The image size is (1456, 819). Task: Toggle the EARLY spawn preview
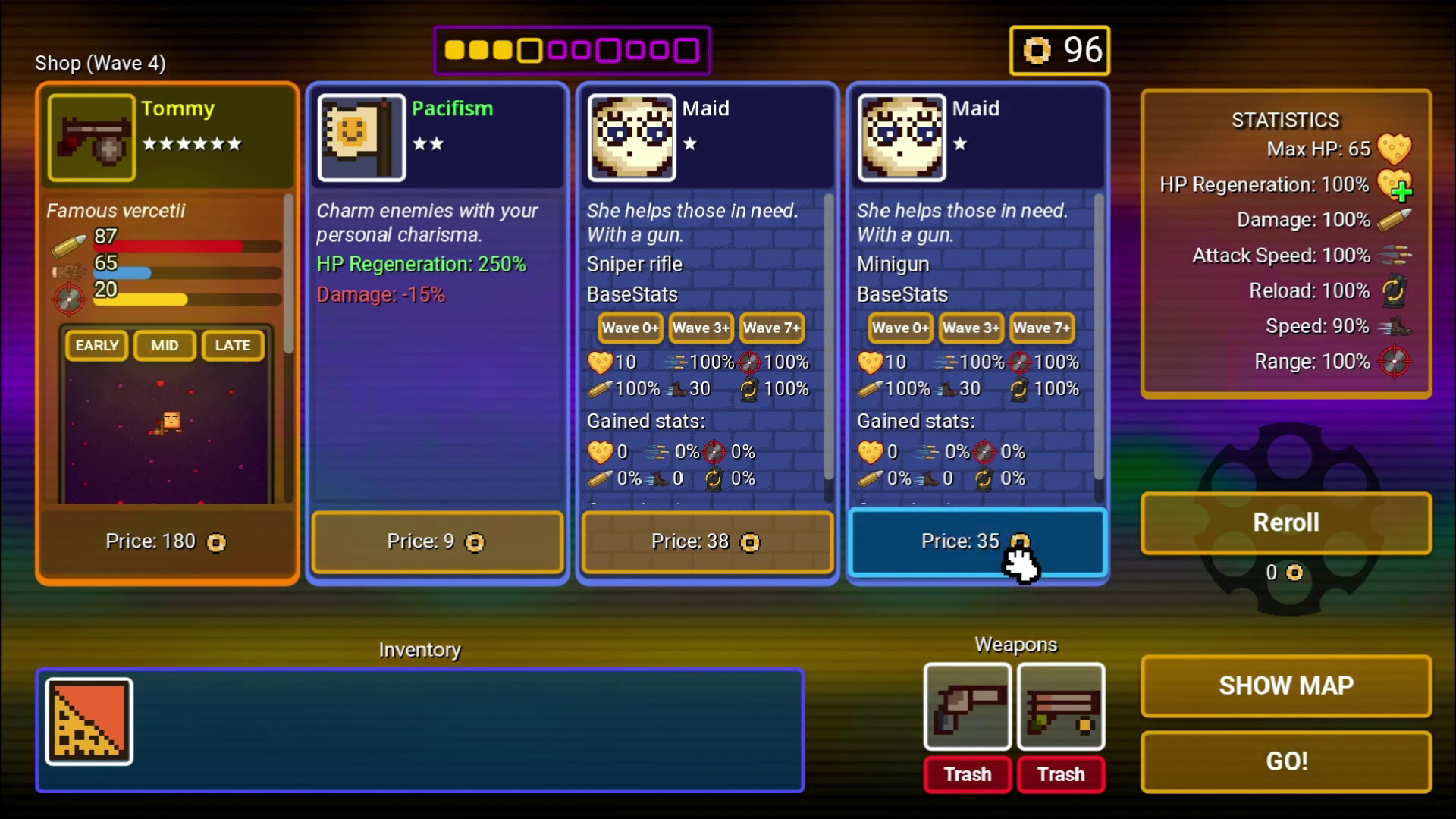pyautogui.click(x=96, y=345)
